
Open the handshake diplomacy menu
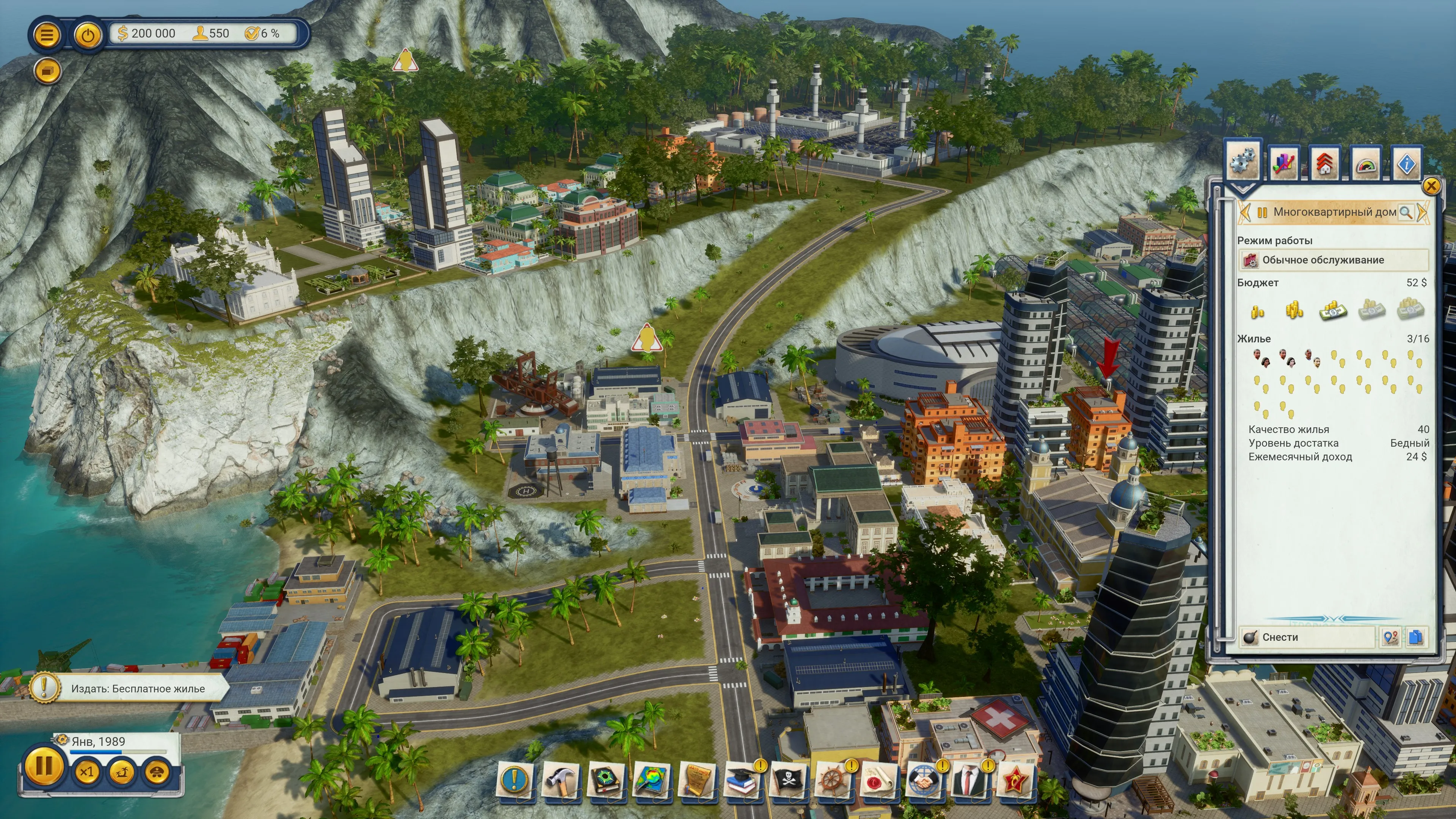tap(923, 781)
